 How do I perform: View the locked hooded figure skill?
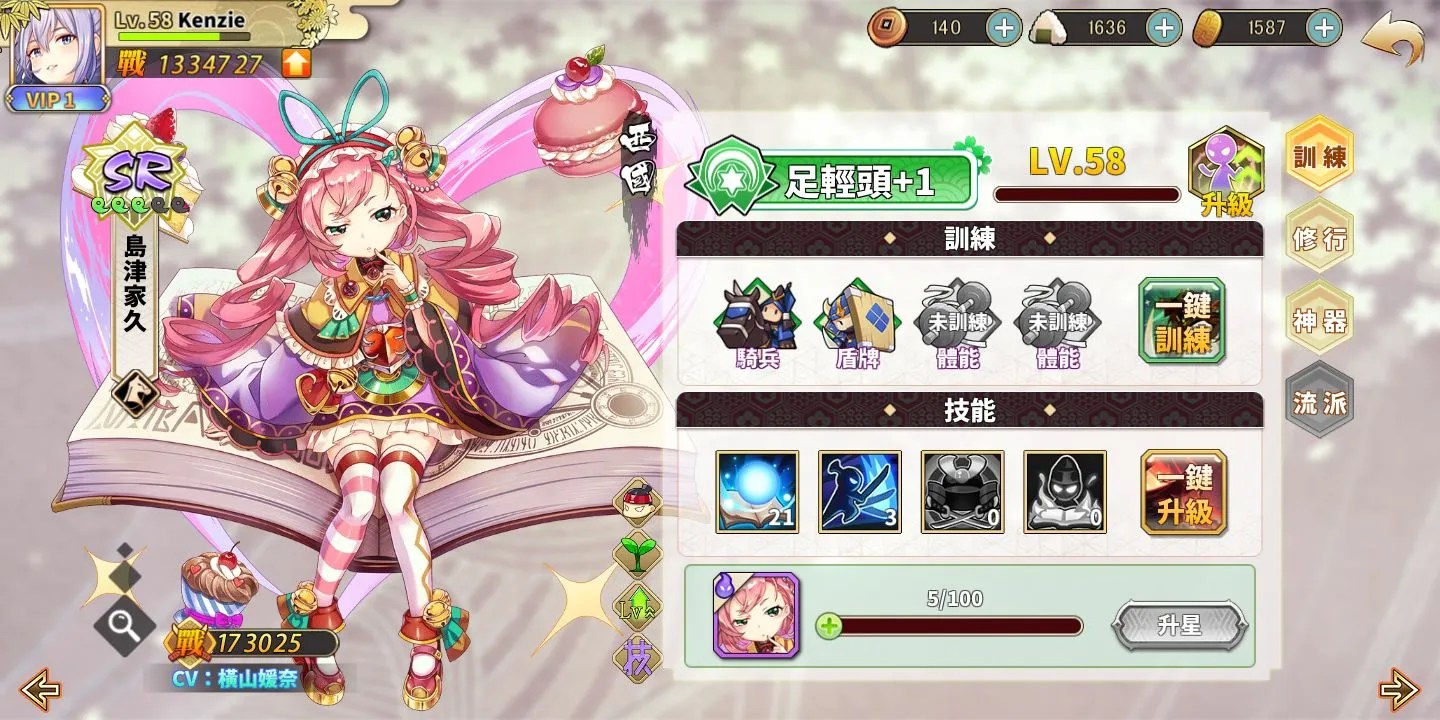pos(1063,492)
